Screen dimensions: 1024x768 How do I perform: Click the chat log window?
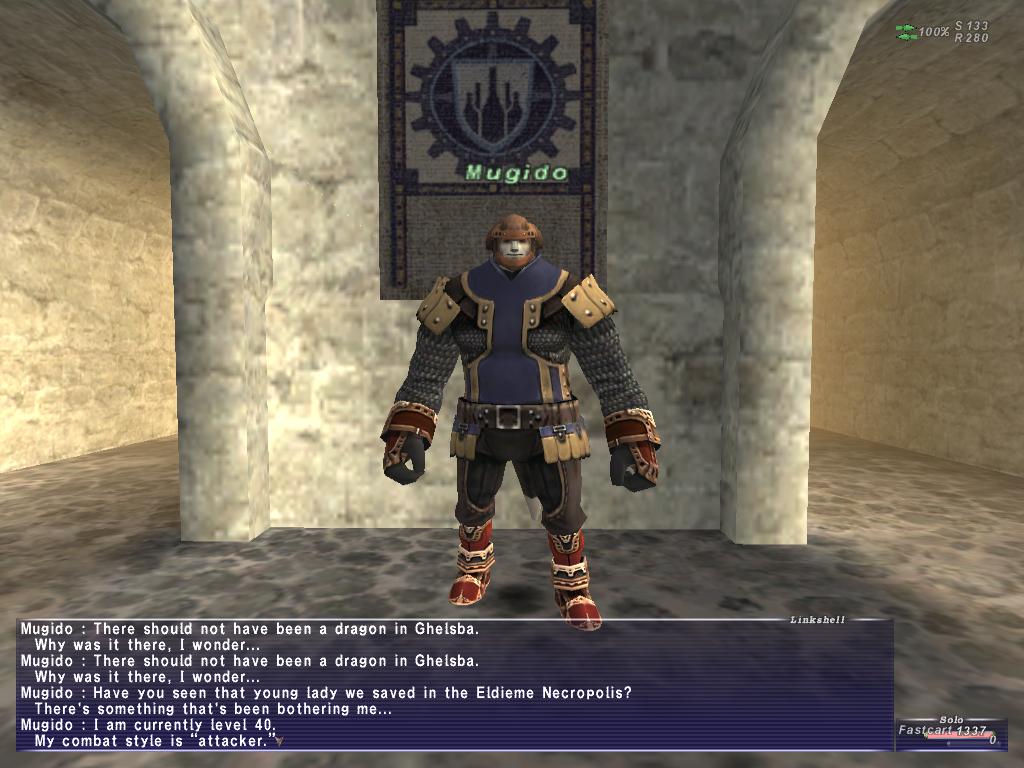tap(455, 685)
